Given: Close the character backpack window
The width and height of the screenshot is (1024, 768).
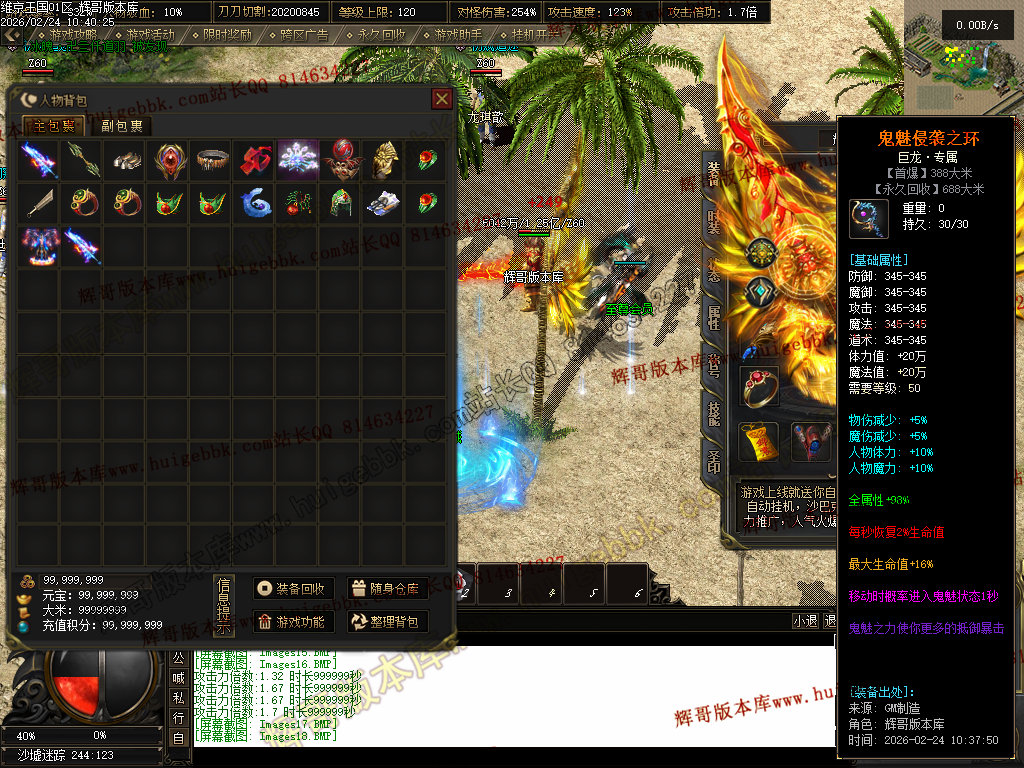Looking at the screenshot, I should tap(441, 99).
